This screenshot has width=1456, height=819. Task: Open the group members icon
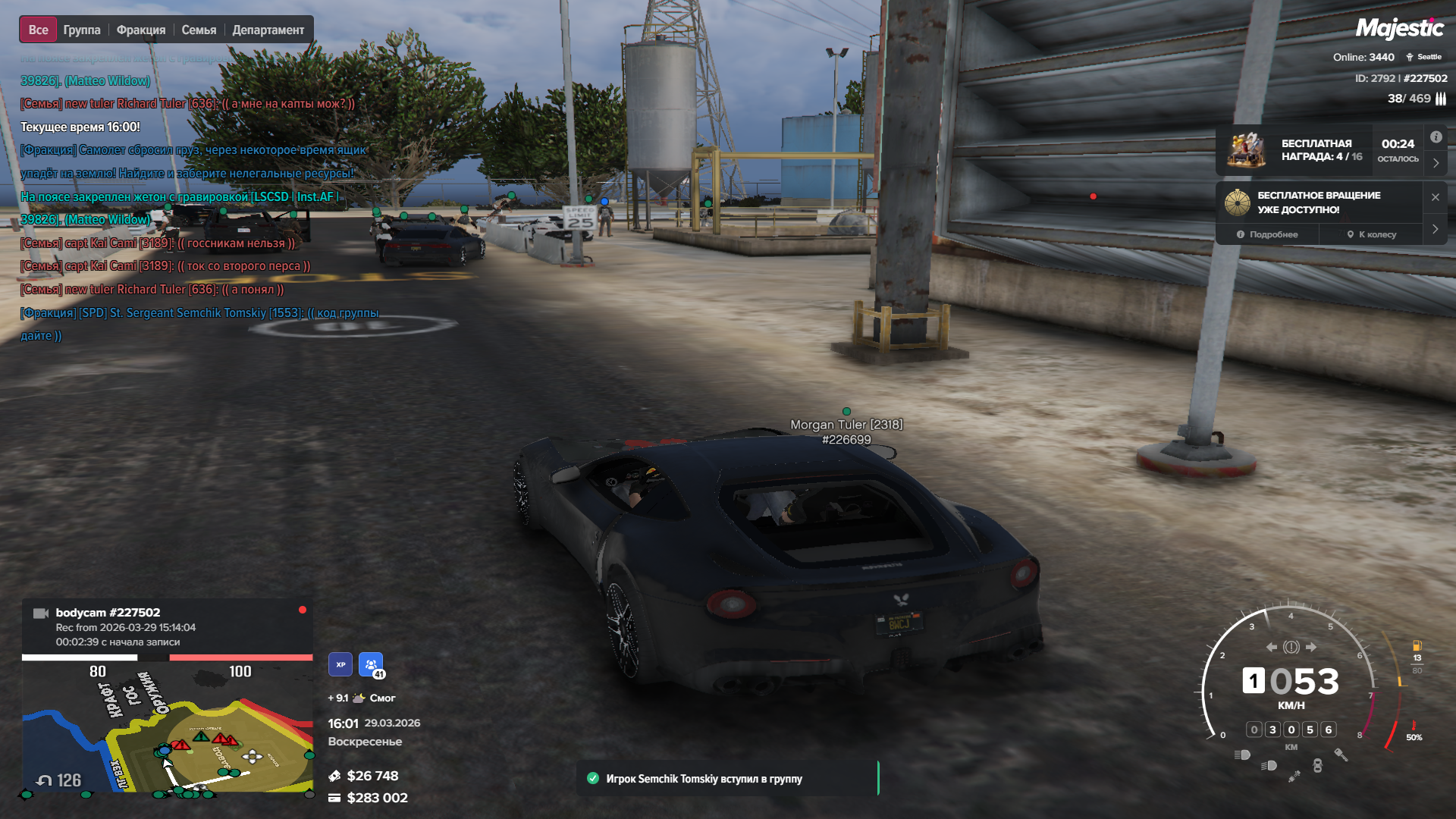371,664
